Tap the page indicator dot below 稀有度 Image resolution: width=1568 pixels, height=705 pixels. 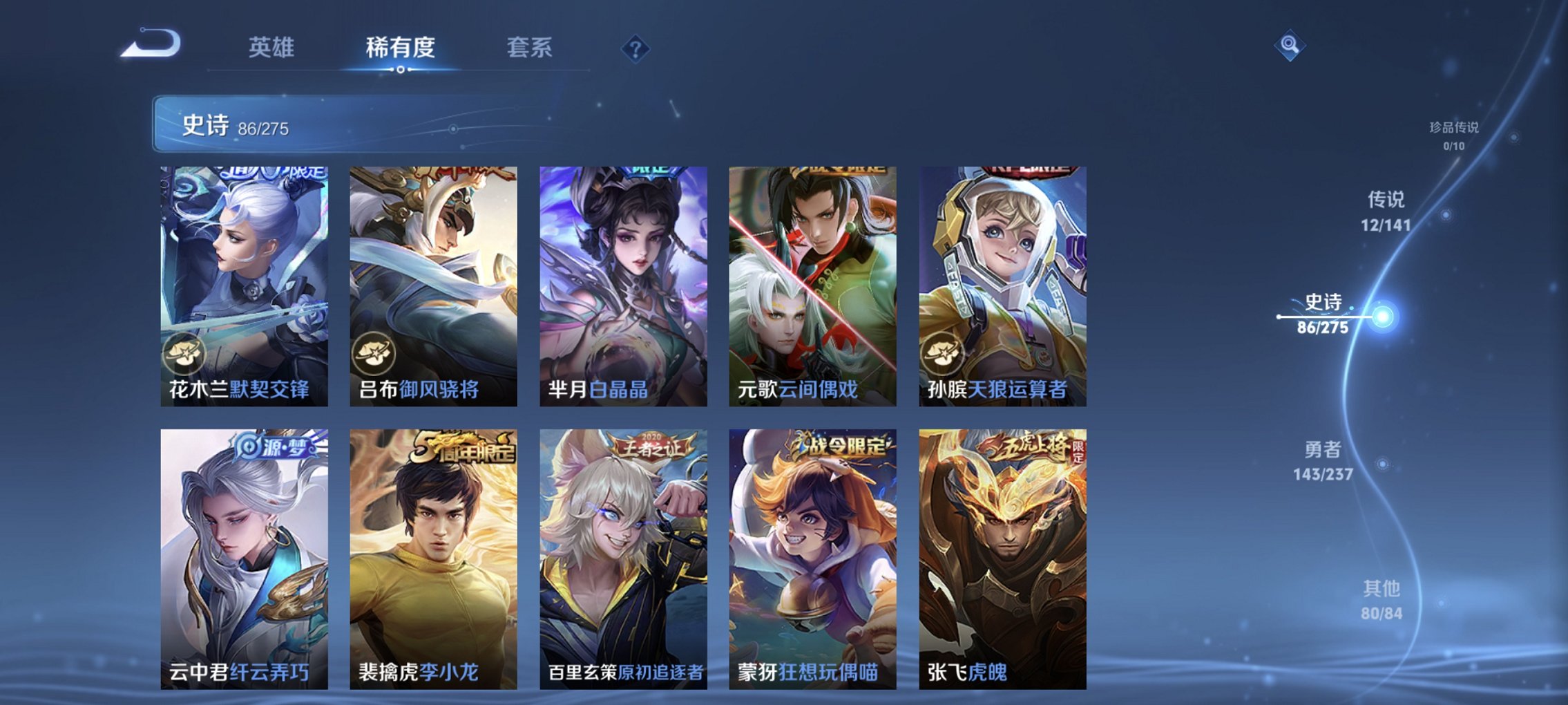pyautogui.click(x=402, y=70)
